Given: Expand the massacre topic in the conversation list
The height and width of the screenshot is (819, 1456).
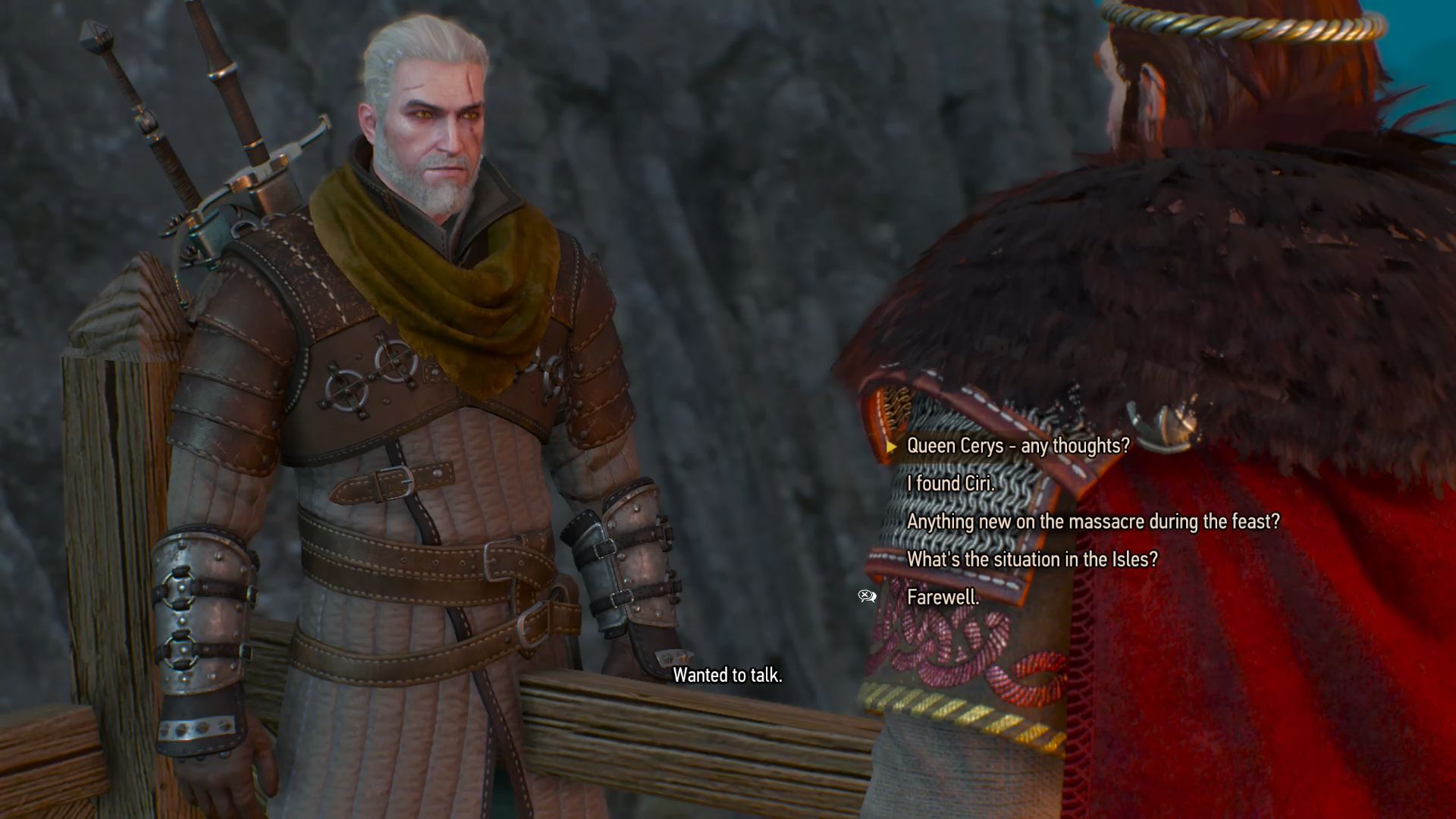Looking at the screenshot, I should tap(1093, 522).
